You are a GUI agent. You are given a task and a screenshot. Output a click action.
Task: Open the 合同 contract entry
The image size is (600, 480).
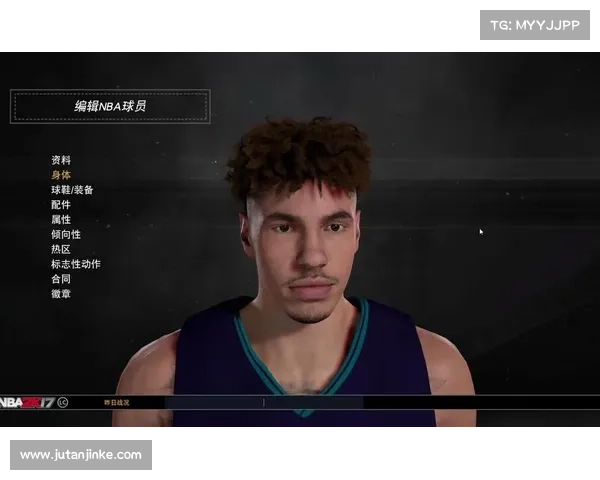[x=61, y=279]
